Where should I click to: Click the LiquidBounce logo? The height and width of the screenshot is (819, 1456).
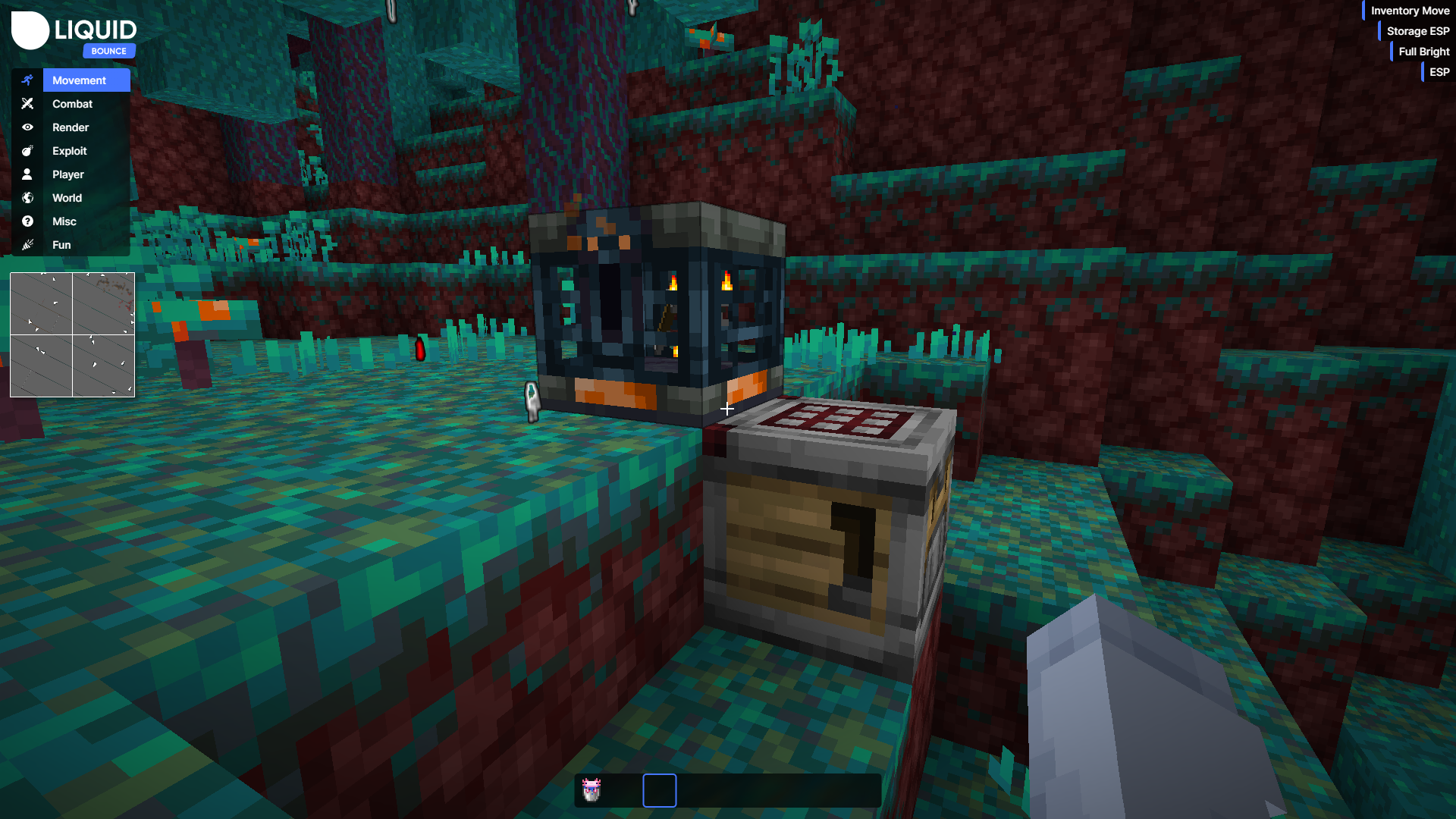tap(72, 30)
